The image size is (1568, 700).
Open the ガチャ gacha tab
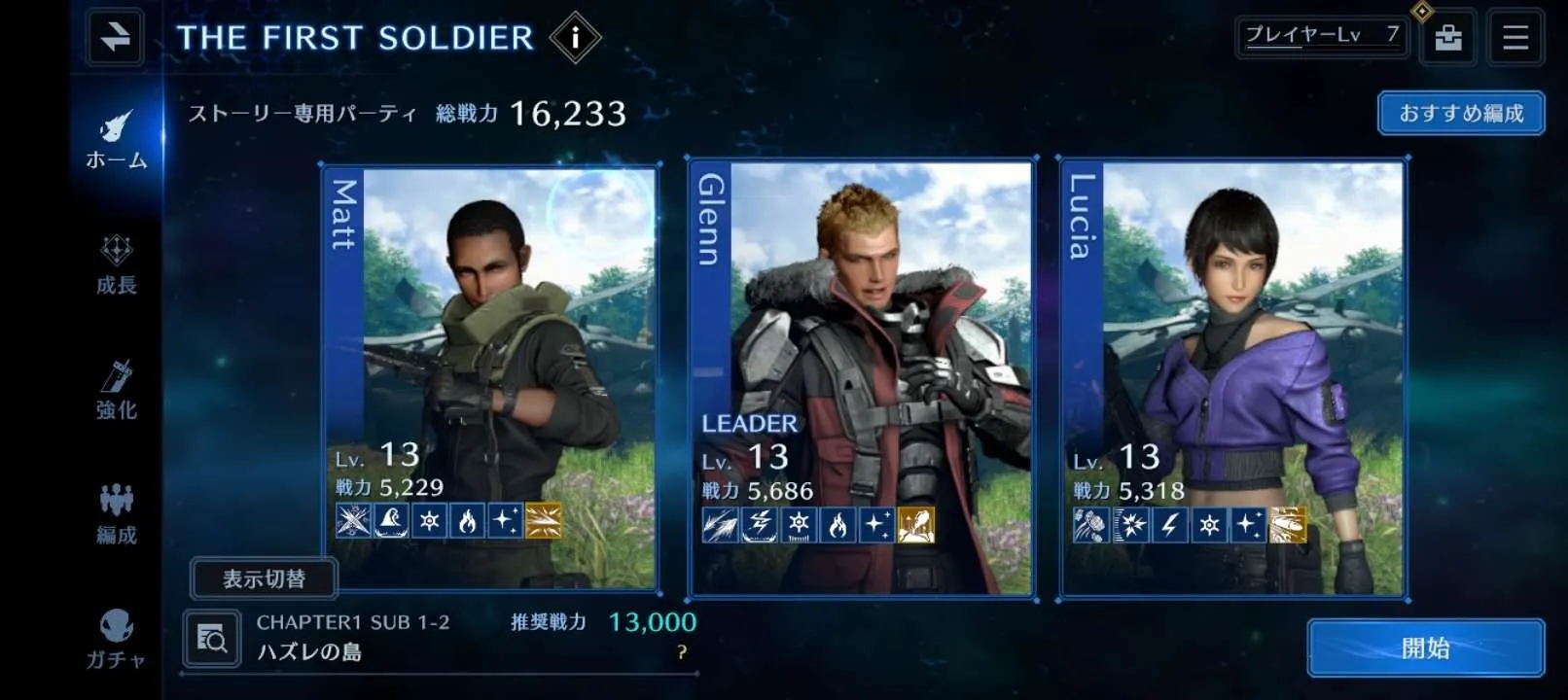pyautogui.click(x=117, y=640)
